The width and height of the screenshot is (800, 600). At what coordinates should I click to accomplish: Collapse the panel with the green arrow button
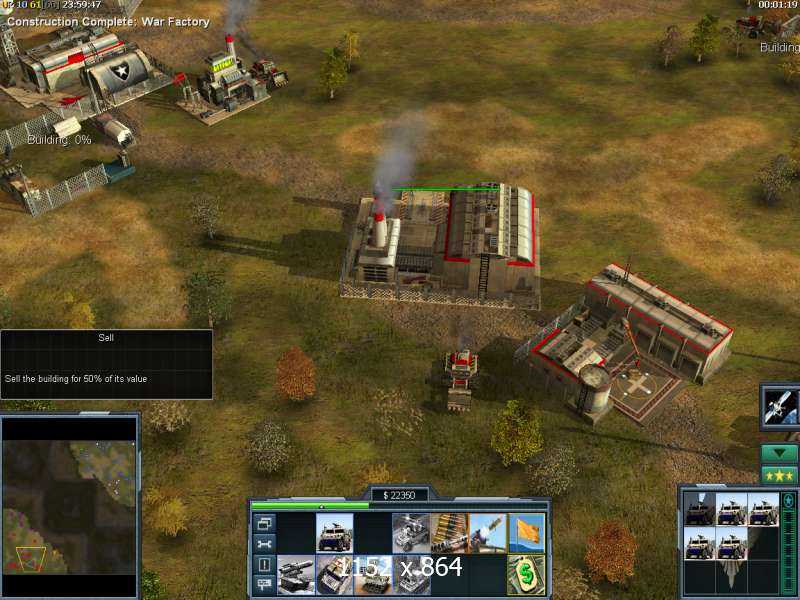pos(779,453)
